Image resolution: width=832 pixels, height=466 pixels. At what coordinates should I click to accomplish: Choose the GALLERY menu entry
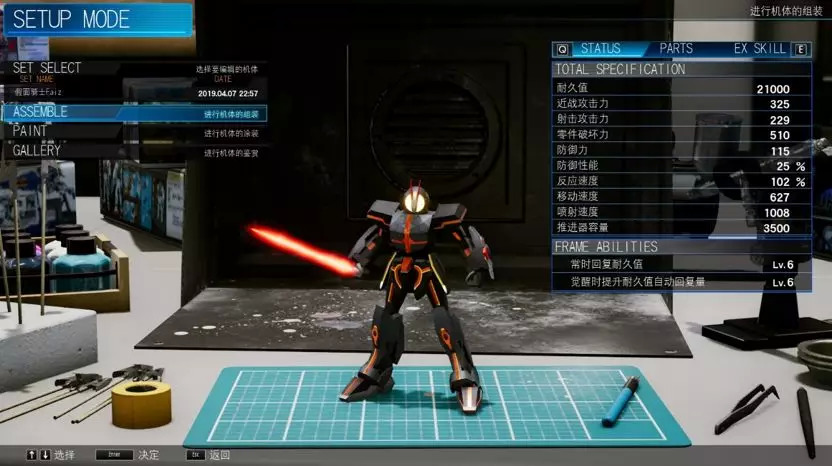click(x=37, y=150)
